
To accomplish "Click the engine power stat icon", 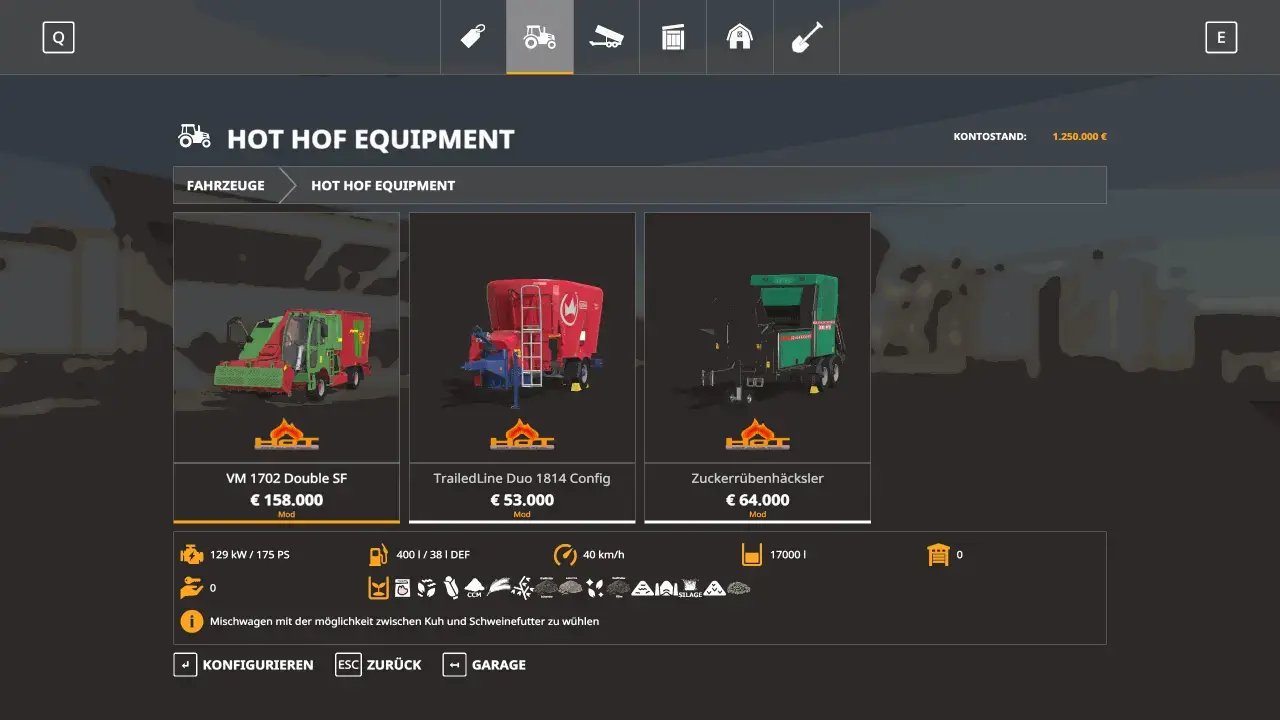I will tap(191, 554).
